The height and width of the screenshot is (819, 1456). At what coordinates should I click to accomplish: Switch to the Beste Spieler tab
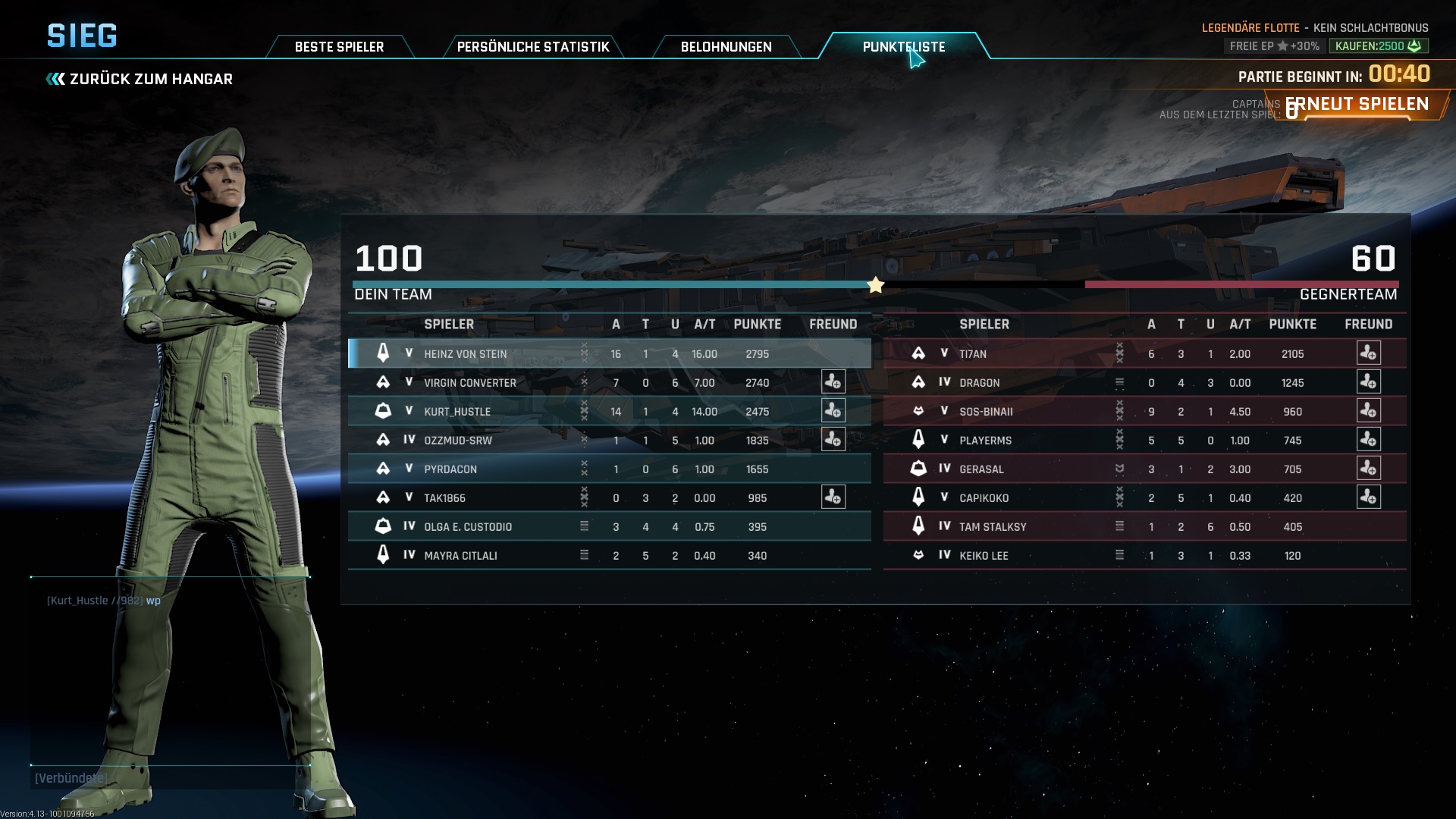[x=339, y=47]
